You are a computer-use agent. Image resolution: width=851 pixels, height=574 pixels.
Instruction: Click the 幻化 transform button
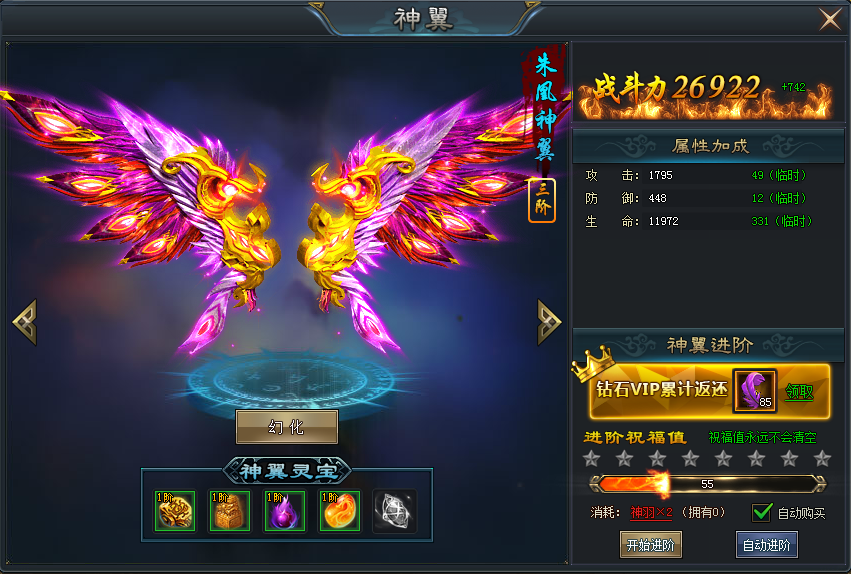[287, 427]
